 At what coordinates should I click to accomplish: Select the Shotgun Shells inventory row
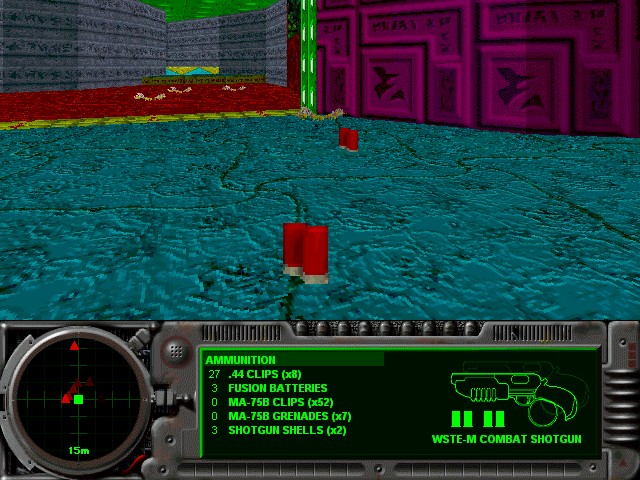pos(286,430)
